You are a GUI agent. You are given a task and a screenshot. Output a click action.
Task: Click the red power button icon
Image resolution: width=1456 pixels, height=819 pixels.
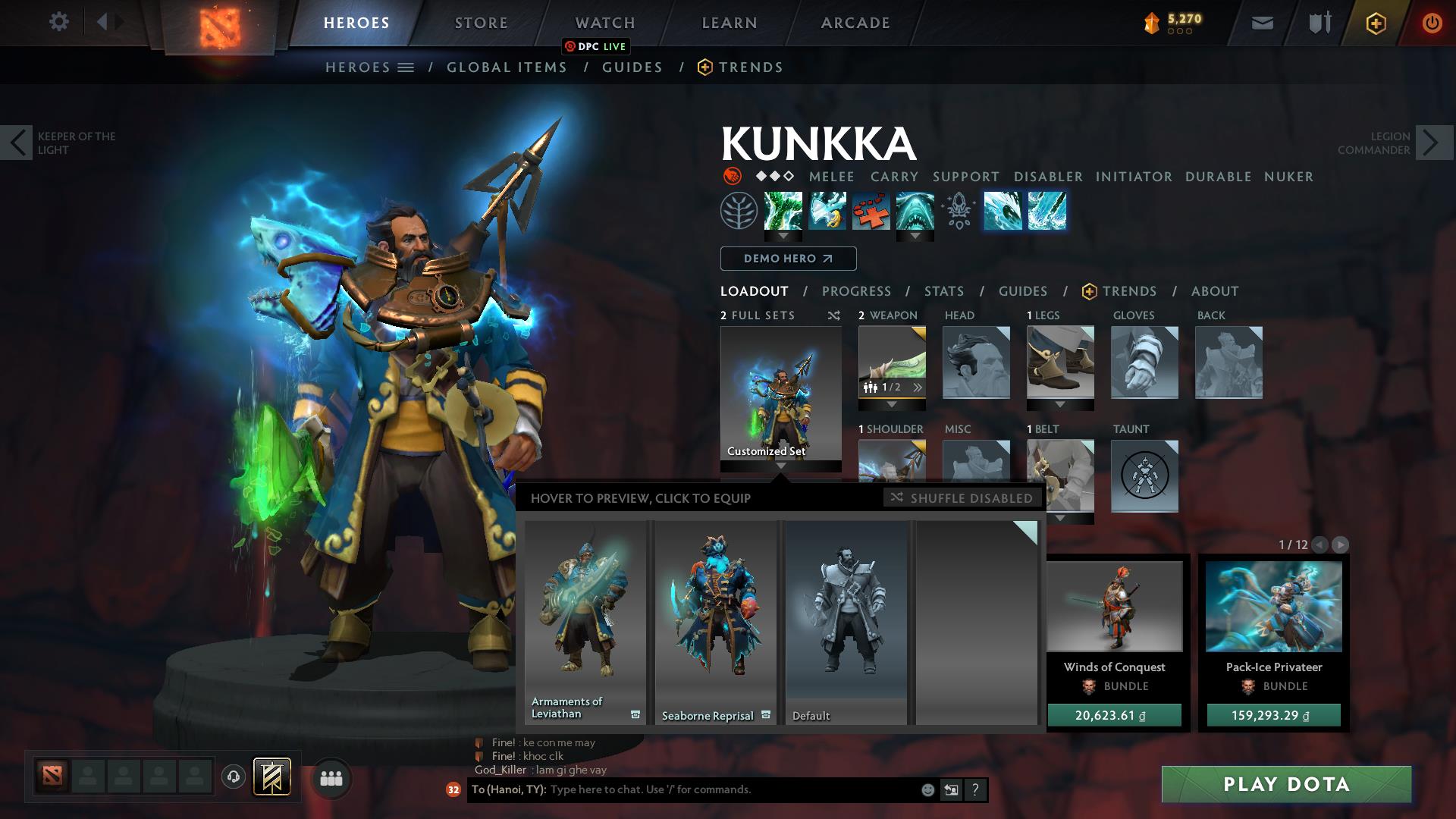coord(1432,22)
